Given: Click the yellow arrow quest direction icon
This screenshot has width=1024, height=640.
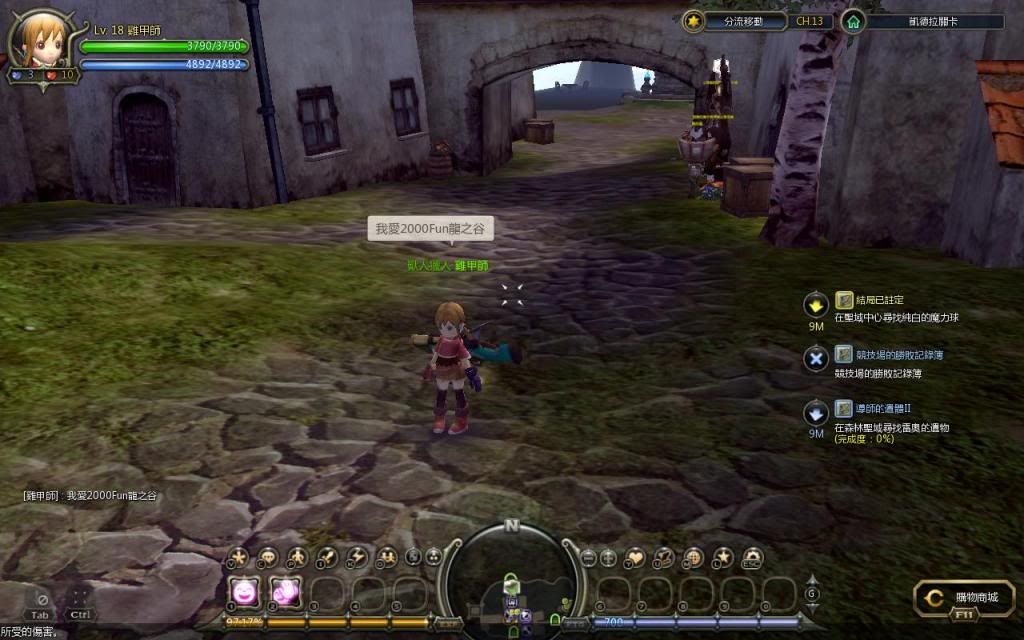Looking at the screenshot, I should (x=816, y=304).
